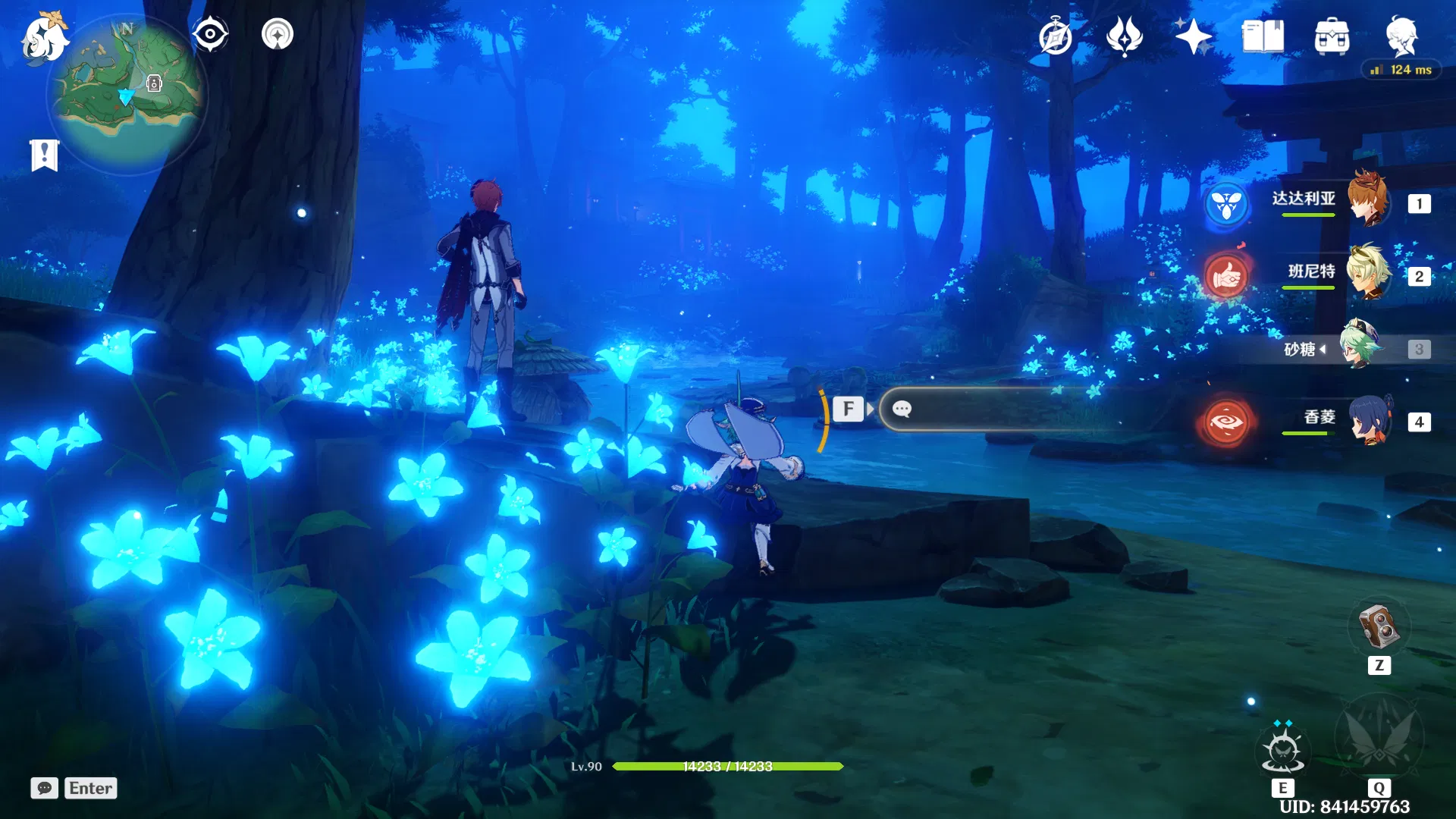Open the quest log exclamation bookmark
The image size is (1456, 819).
coord(45,155)
